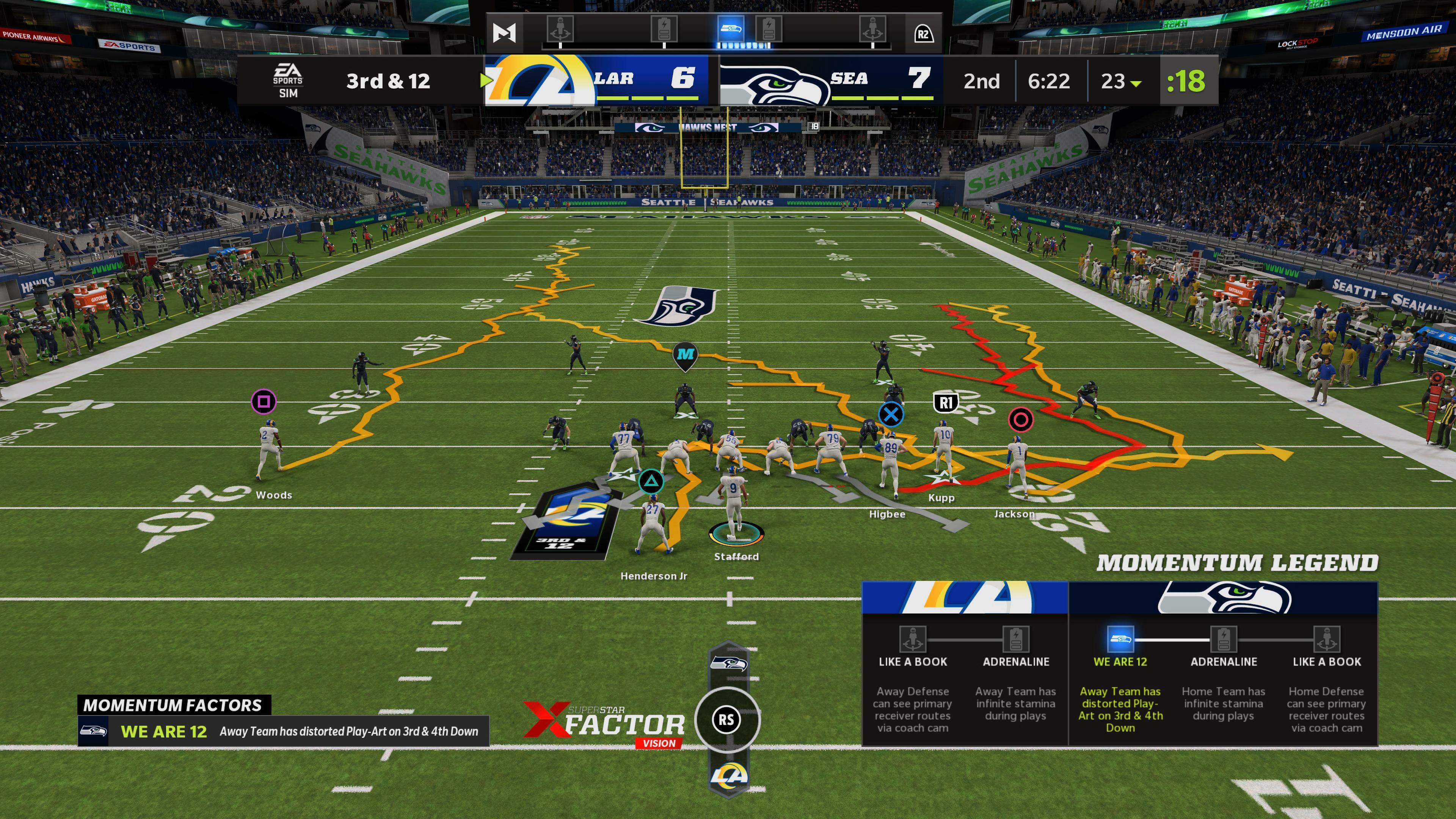Pick the Jackson name label

pyautogui.click(x=1014, y=515)
